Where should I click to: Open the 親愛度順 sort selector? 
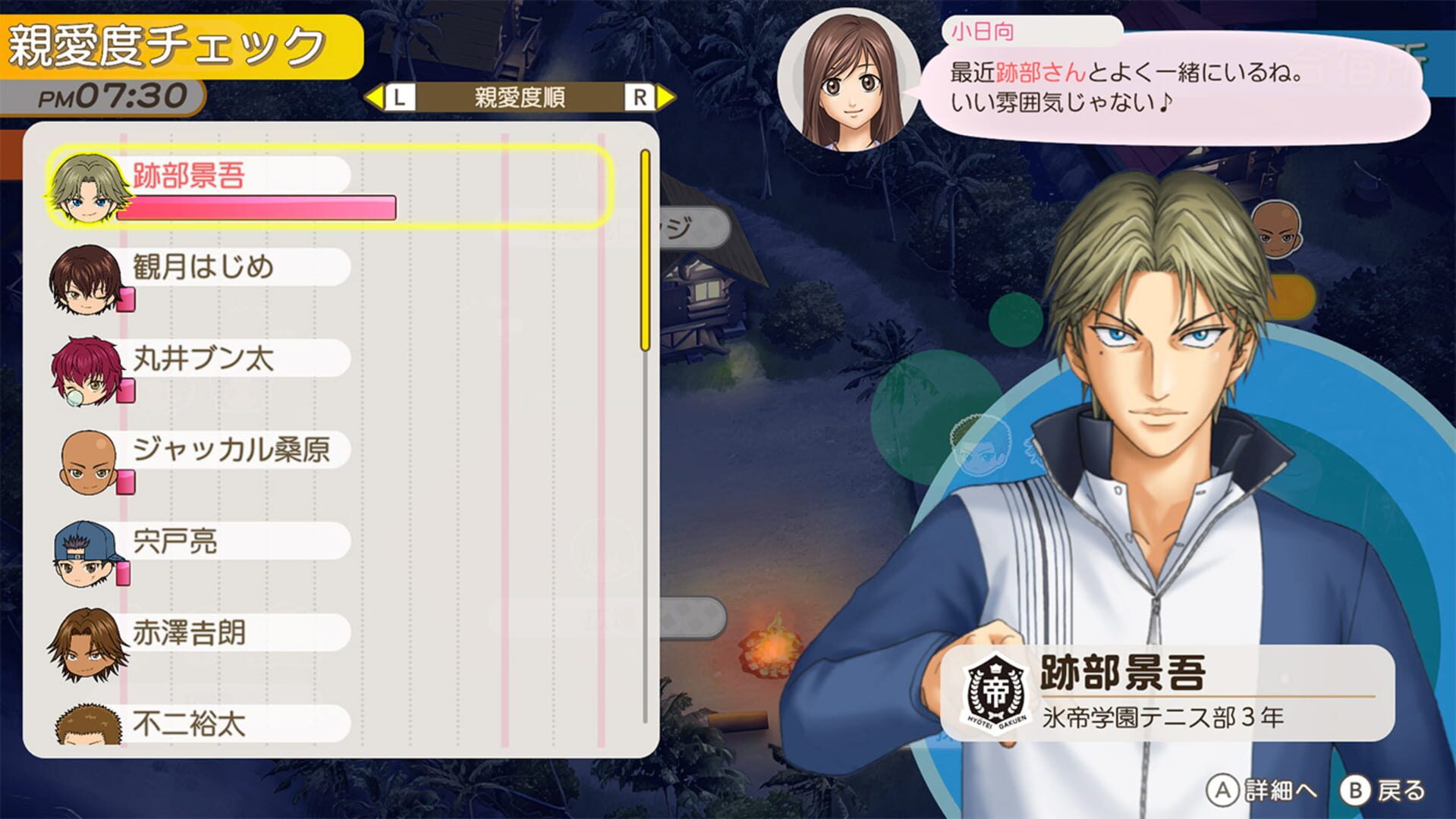518,96
